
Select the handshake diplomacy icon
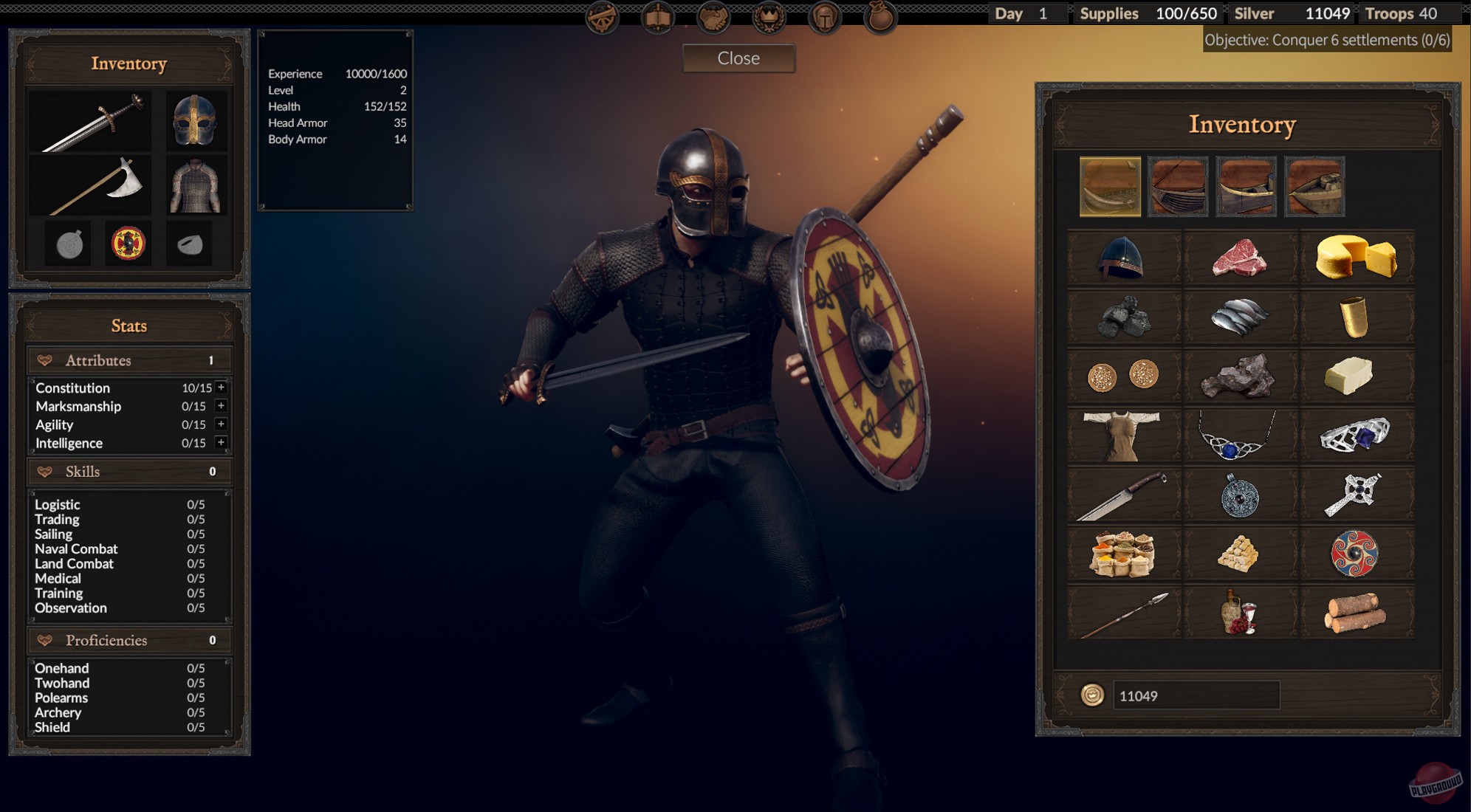coord(713,18)
